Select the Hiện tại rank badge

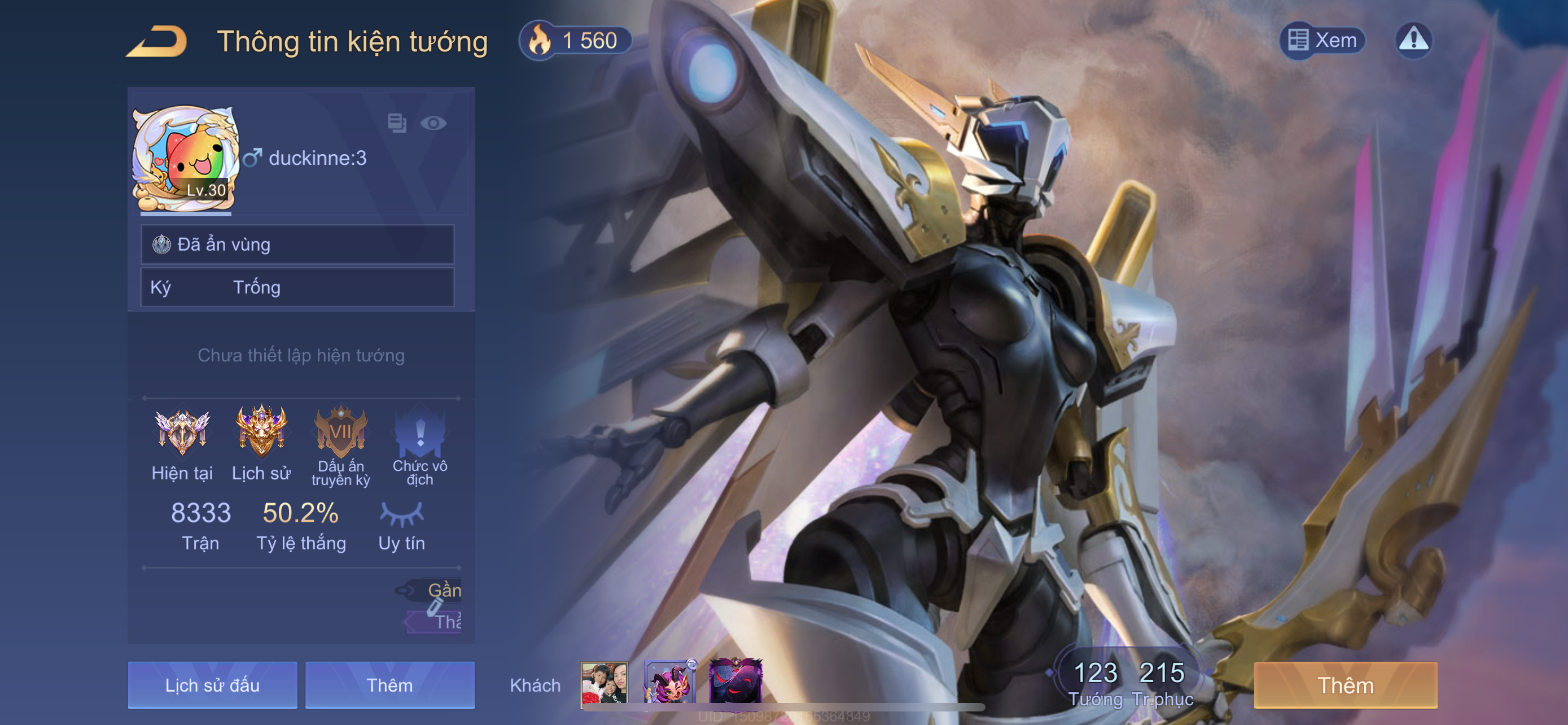point(182,432)
